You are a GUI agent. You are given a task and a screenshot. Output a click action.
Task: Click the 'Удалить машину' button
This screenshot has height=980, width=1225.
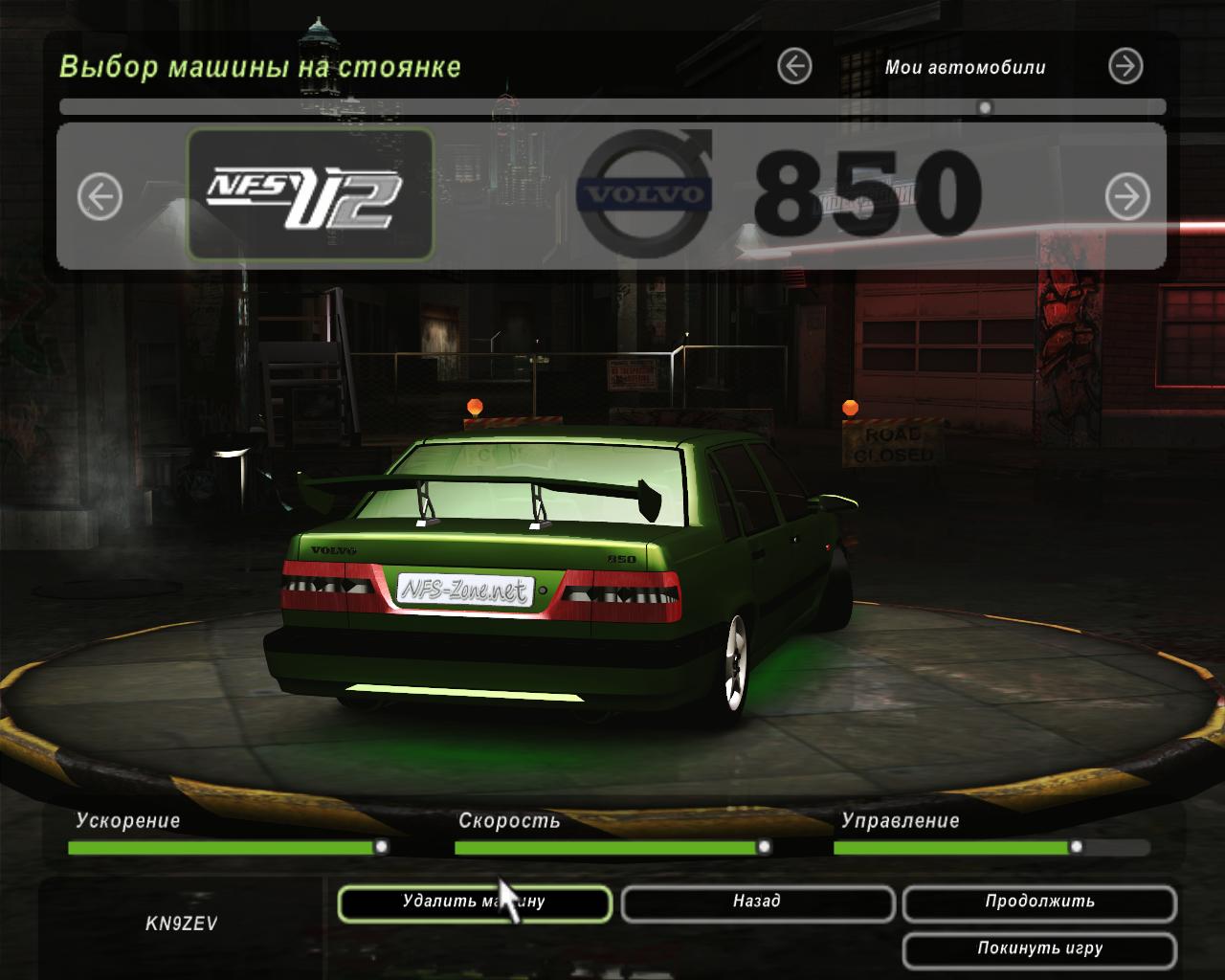pyautogui.click(x=474, y=903)
